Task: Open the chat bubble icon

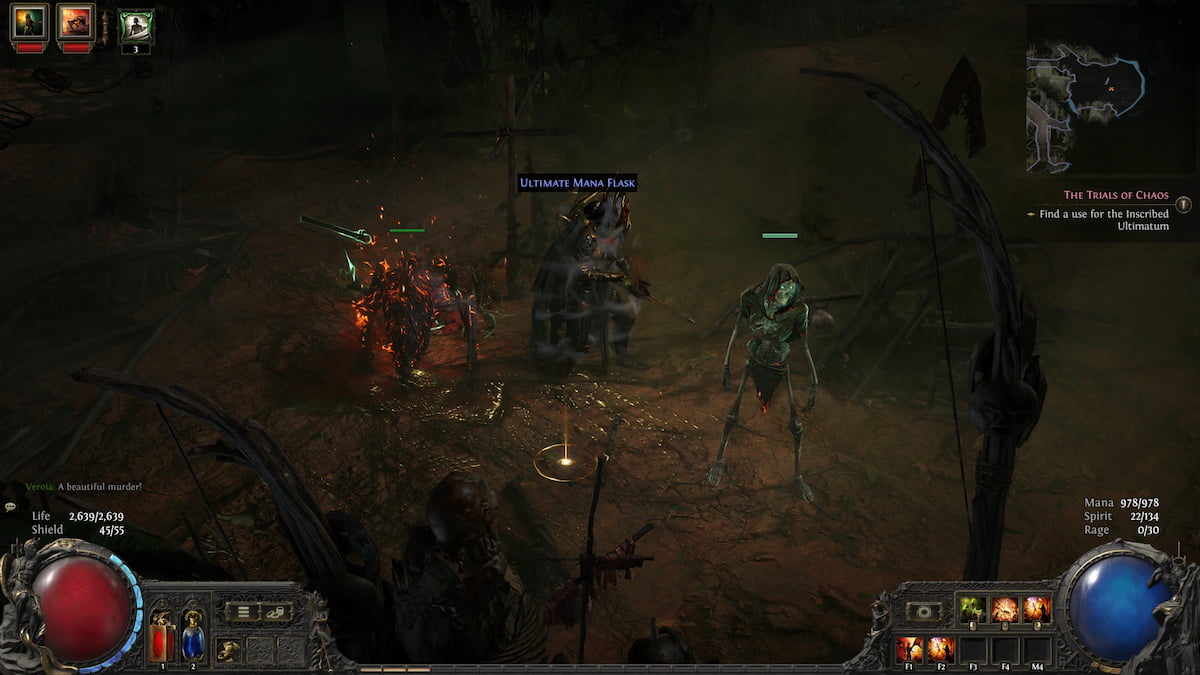Action: click(x=9, y=508)
